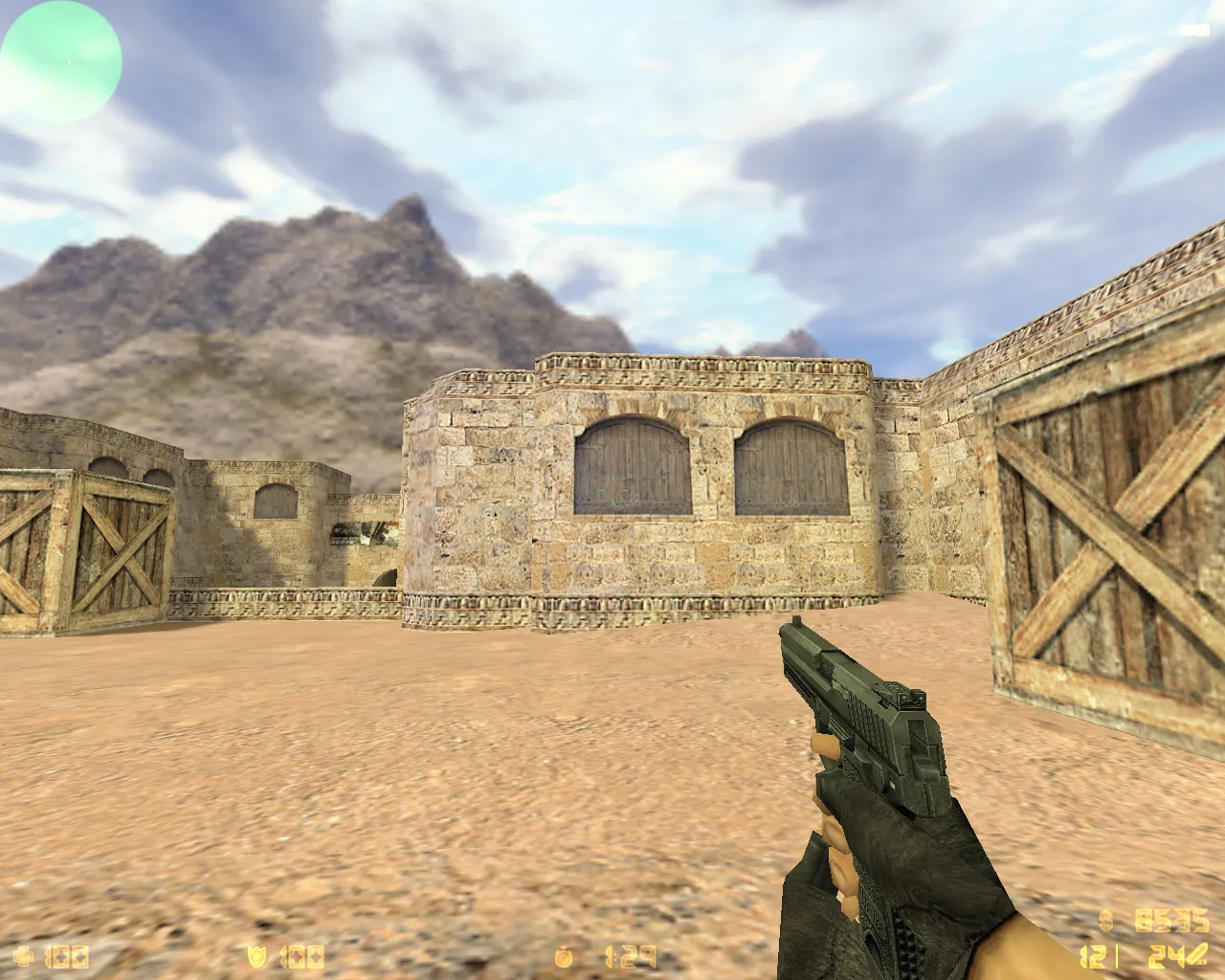Click the health cross icon

point(22,955)
